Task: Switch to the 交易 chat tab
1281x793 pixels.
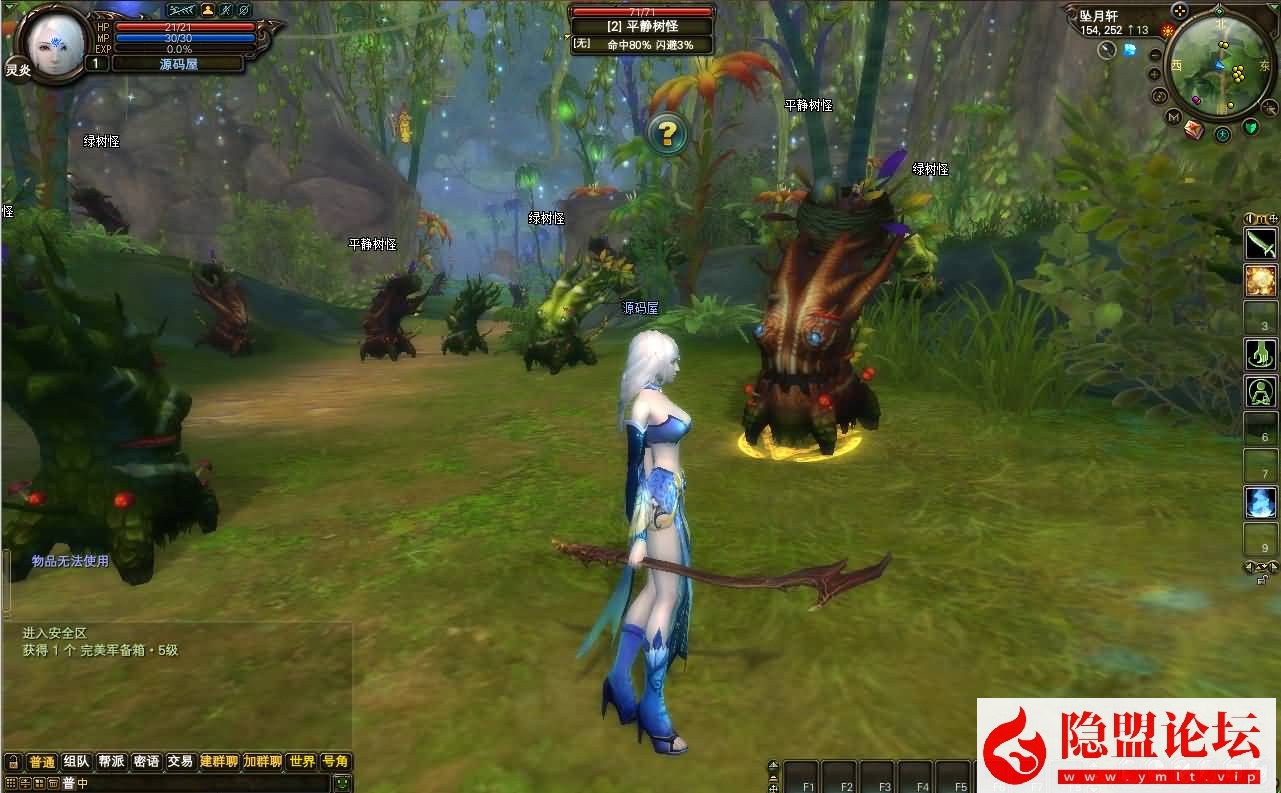Action: pyautogui.click(x=180, y=761)
